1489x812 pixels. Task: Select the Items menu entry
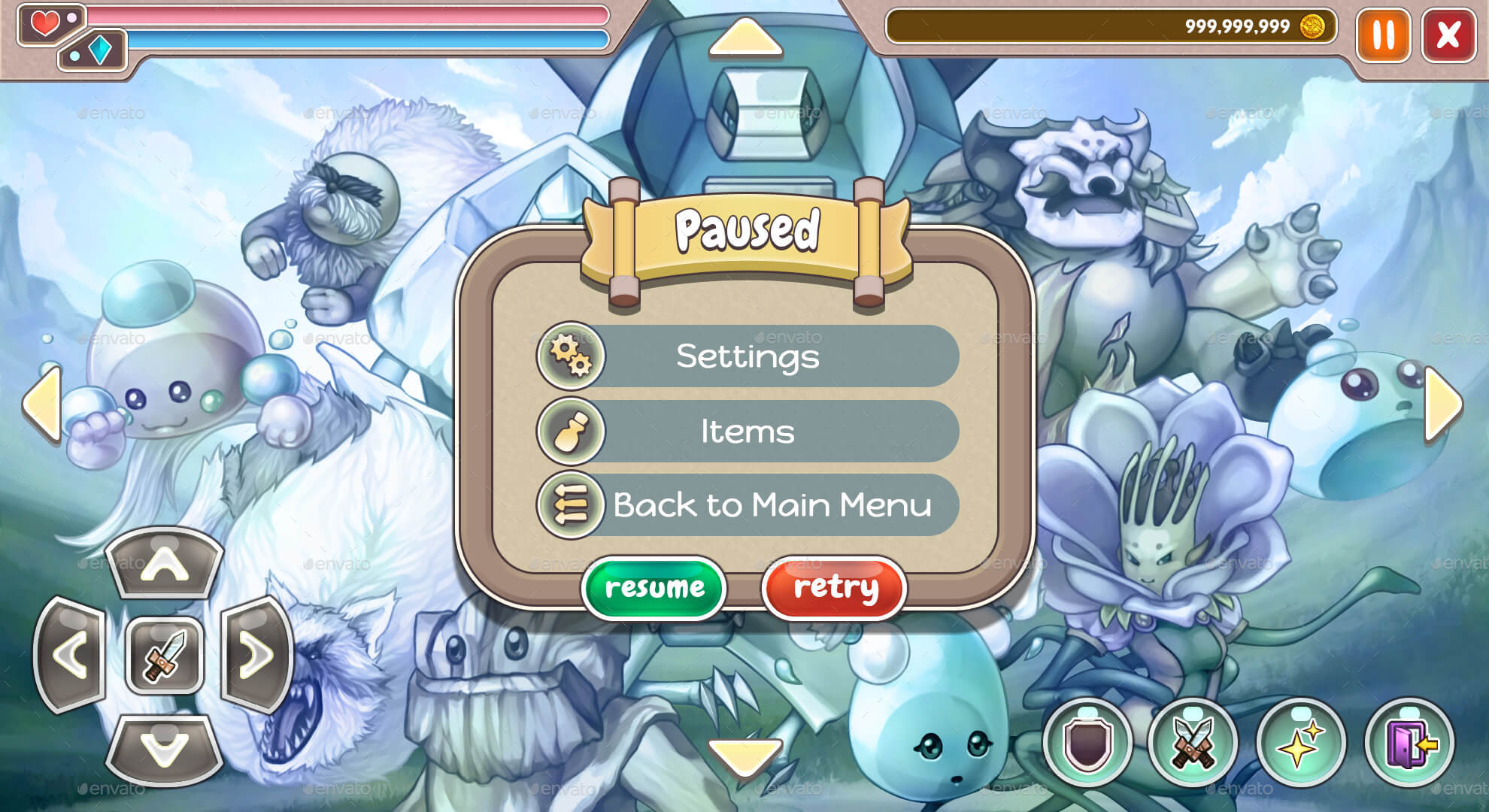click(x=748, y=432)
